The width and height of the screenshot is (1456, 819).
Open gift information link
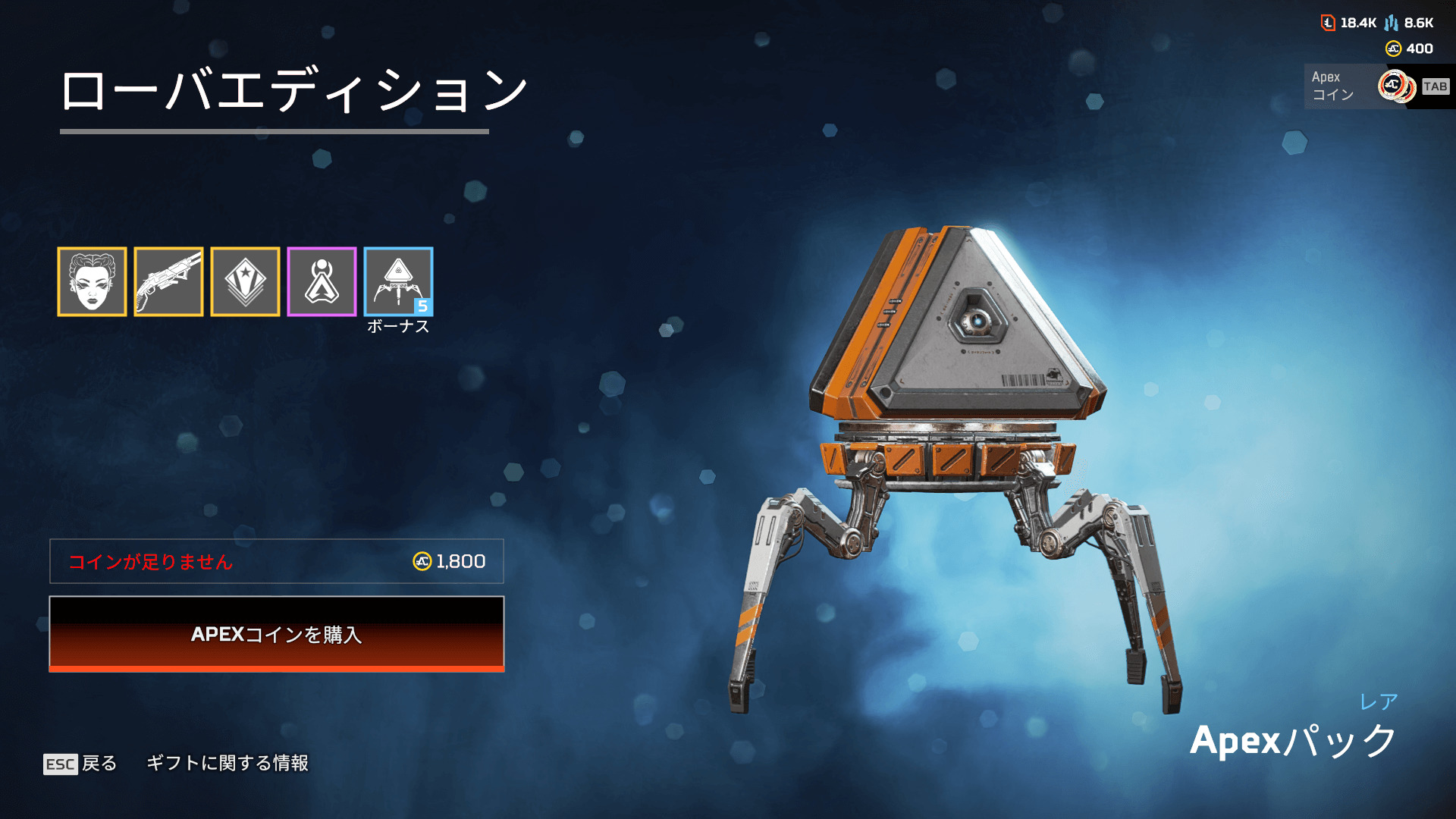pyautogui.click(x=227, y=763)
